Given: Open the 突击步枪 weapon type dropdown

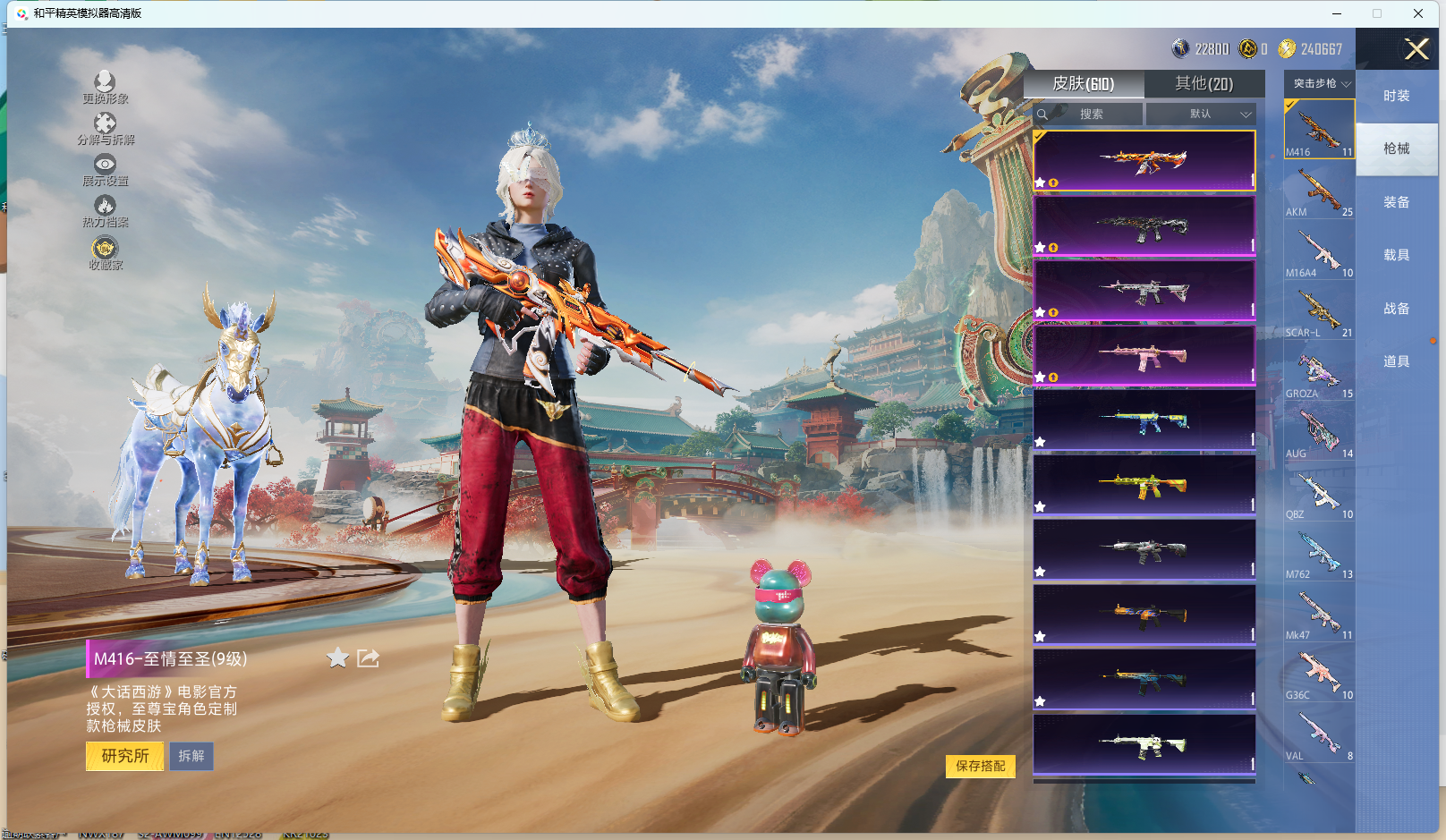Looking at the screenshot, I should [x=1320, y=83].
